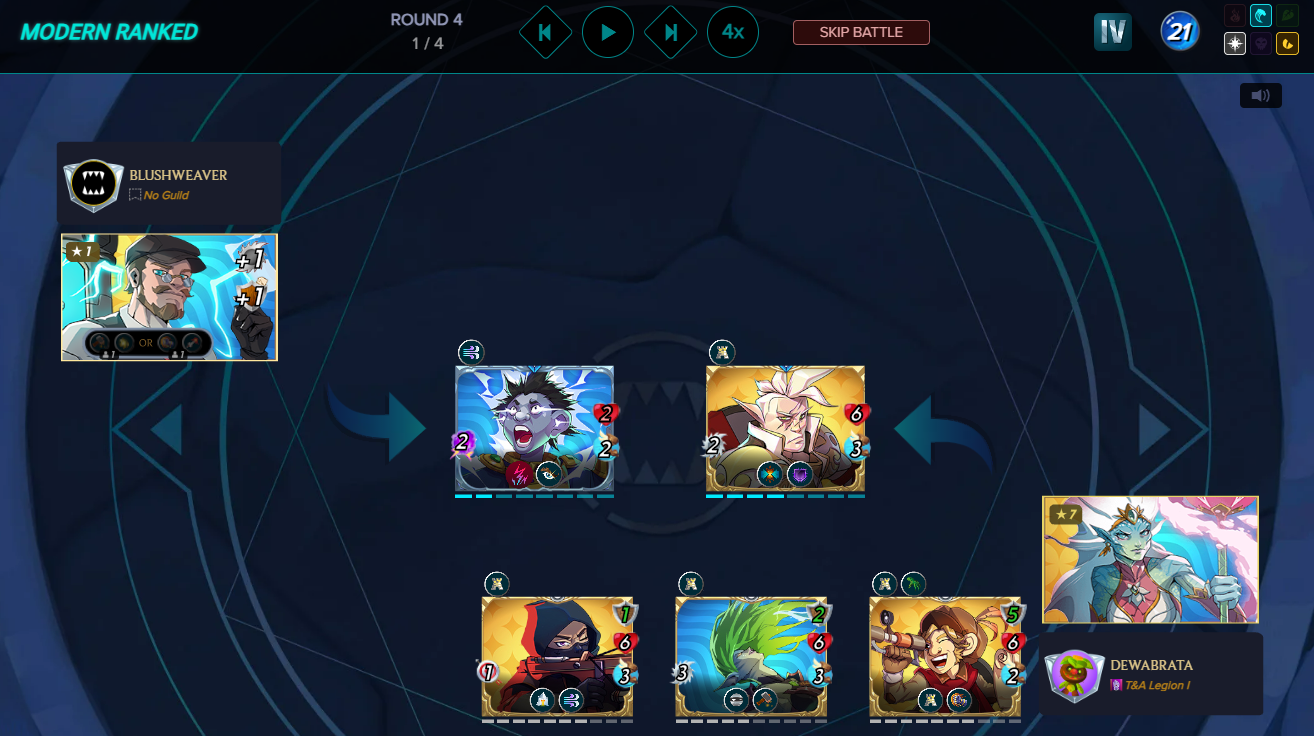This screenshot has height=736, width=1314.
Task: Click the teal Water element icon
Action: tap(1261, 17)
